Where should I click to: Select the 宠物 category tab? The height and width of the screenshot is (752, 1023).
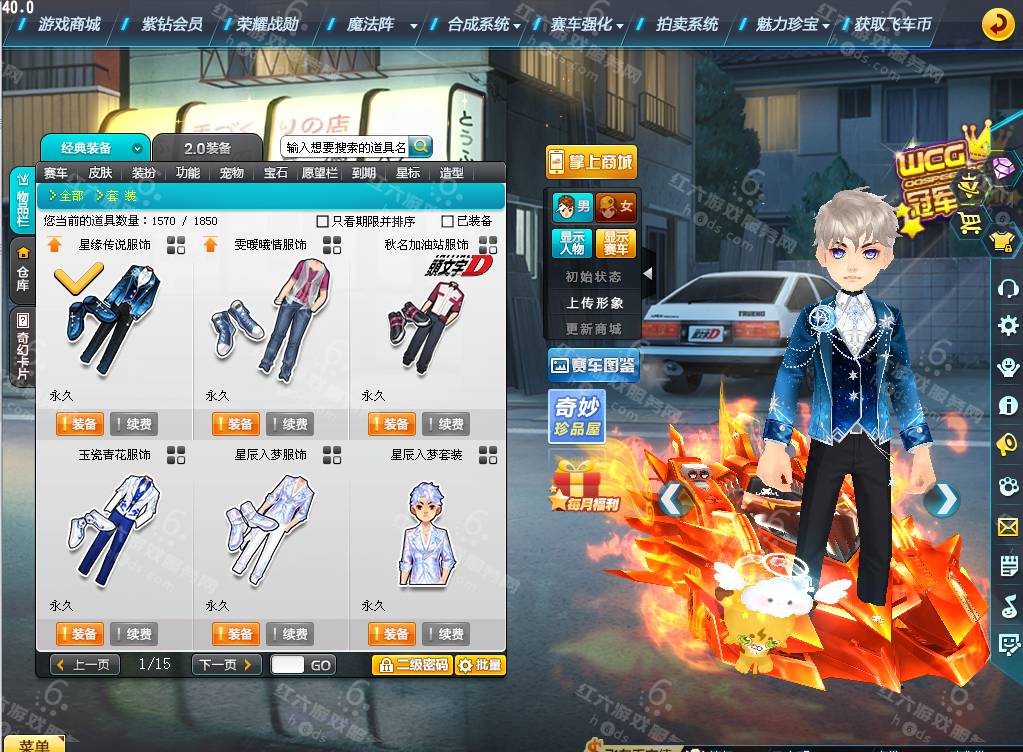coord(232,173)
